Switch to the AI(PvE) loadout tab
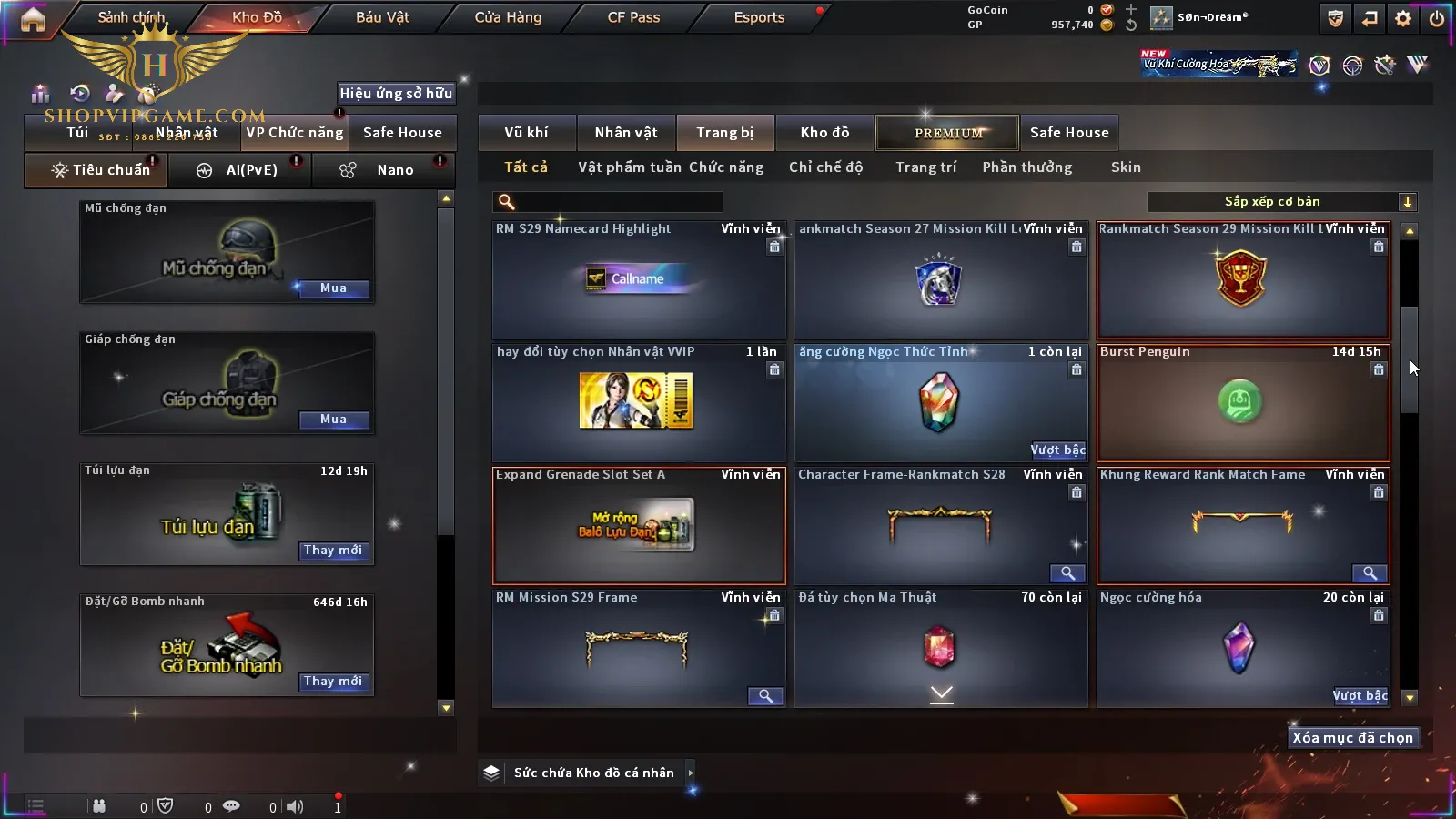The width and height of the screenshot is (1456, 819). [240, 170]
